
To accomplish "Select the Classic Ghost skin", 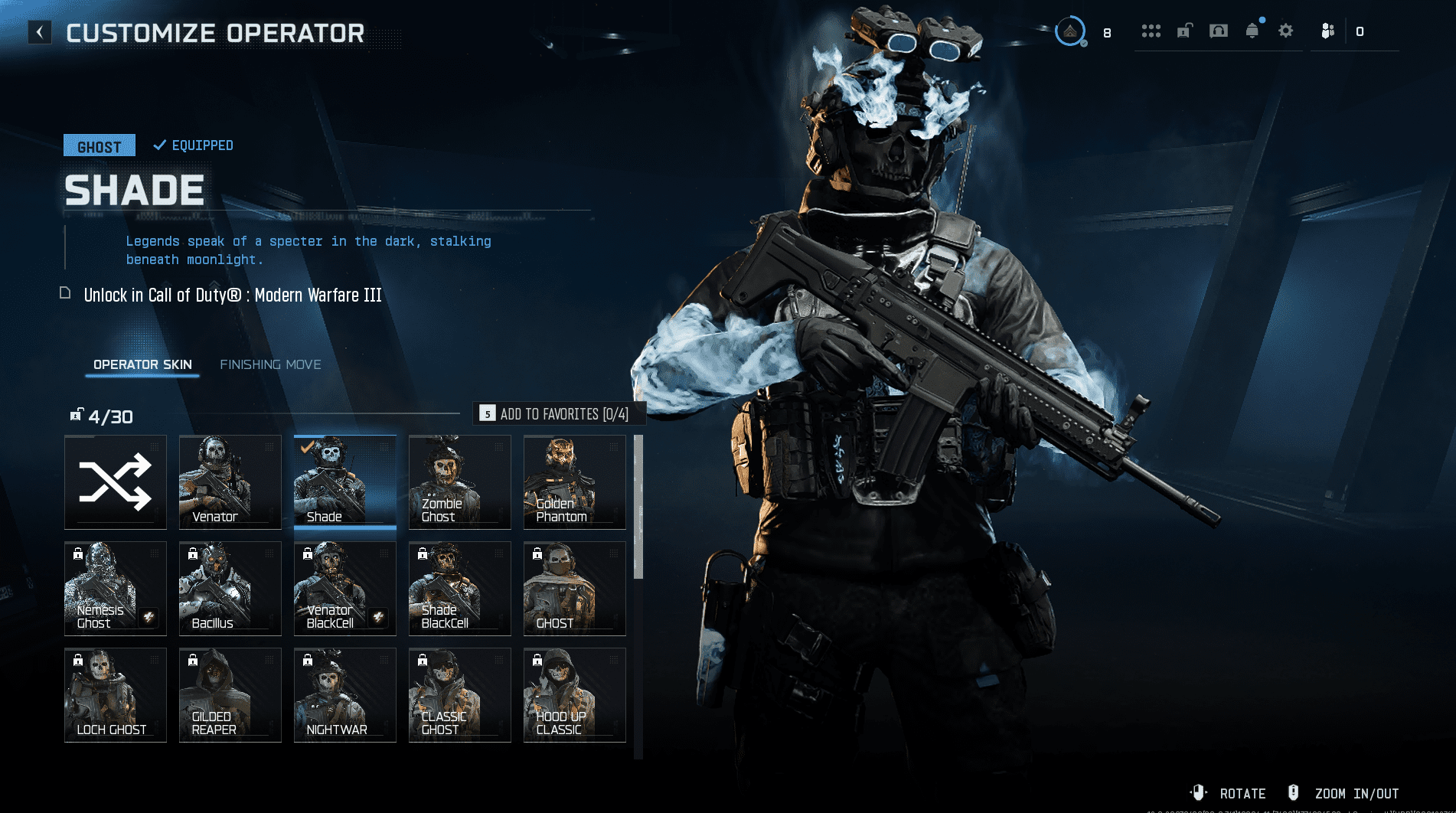I will point(460,695).
